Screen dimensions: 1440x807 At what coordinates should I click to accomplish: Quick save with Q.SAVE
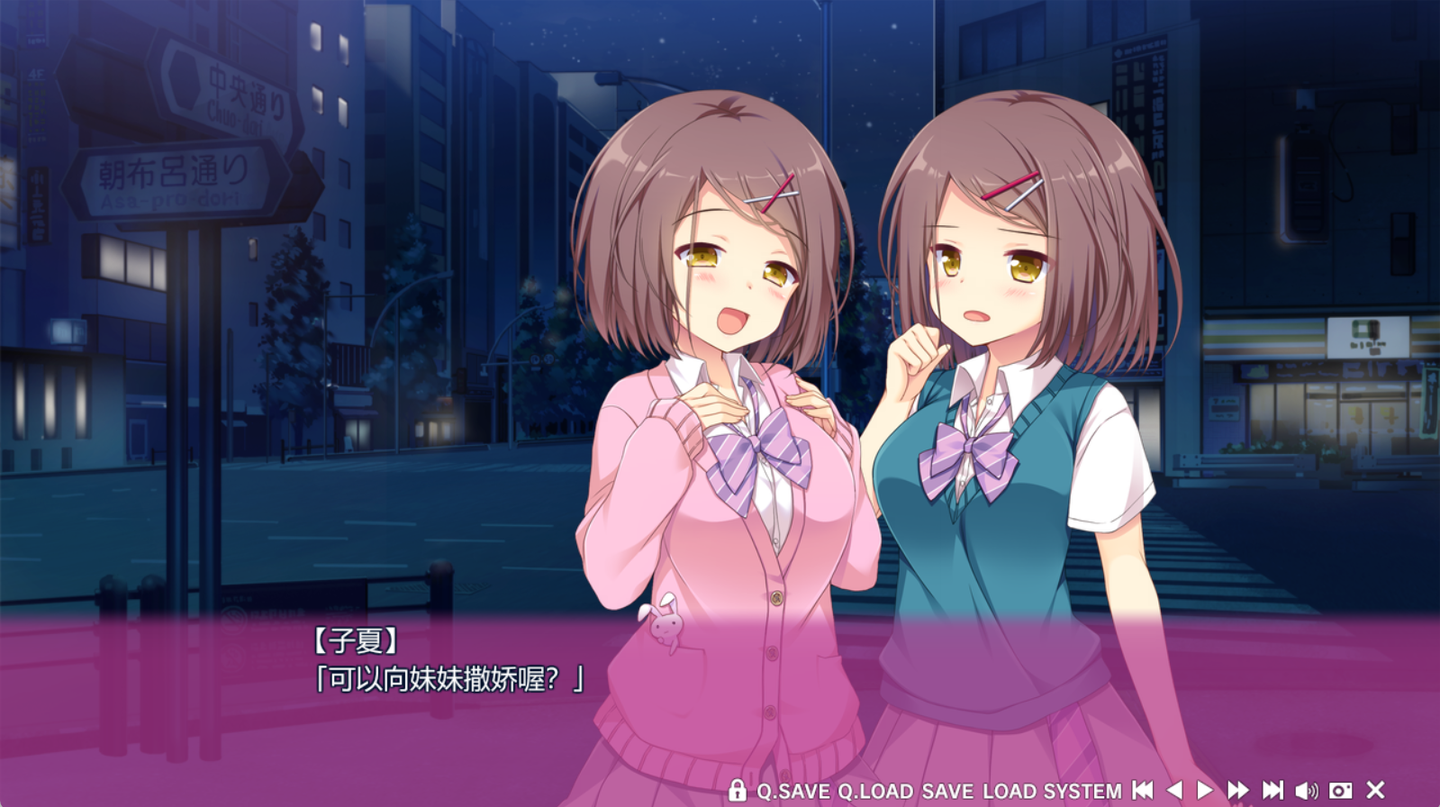795,791
